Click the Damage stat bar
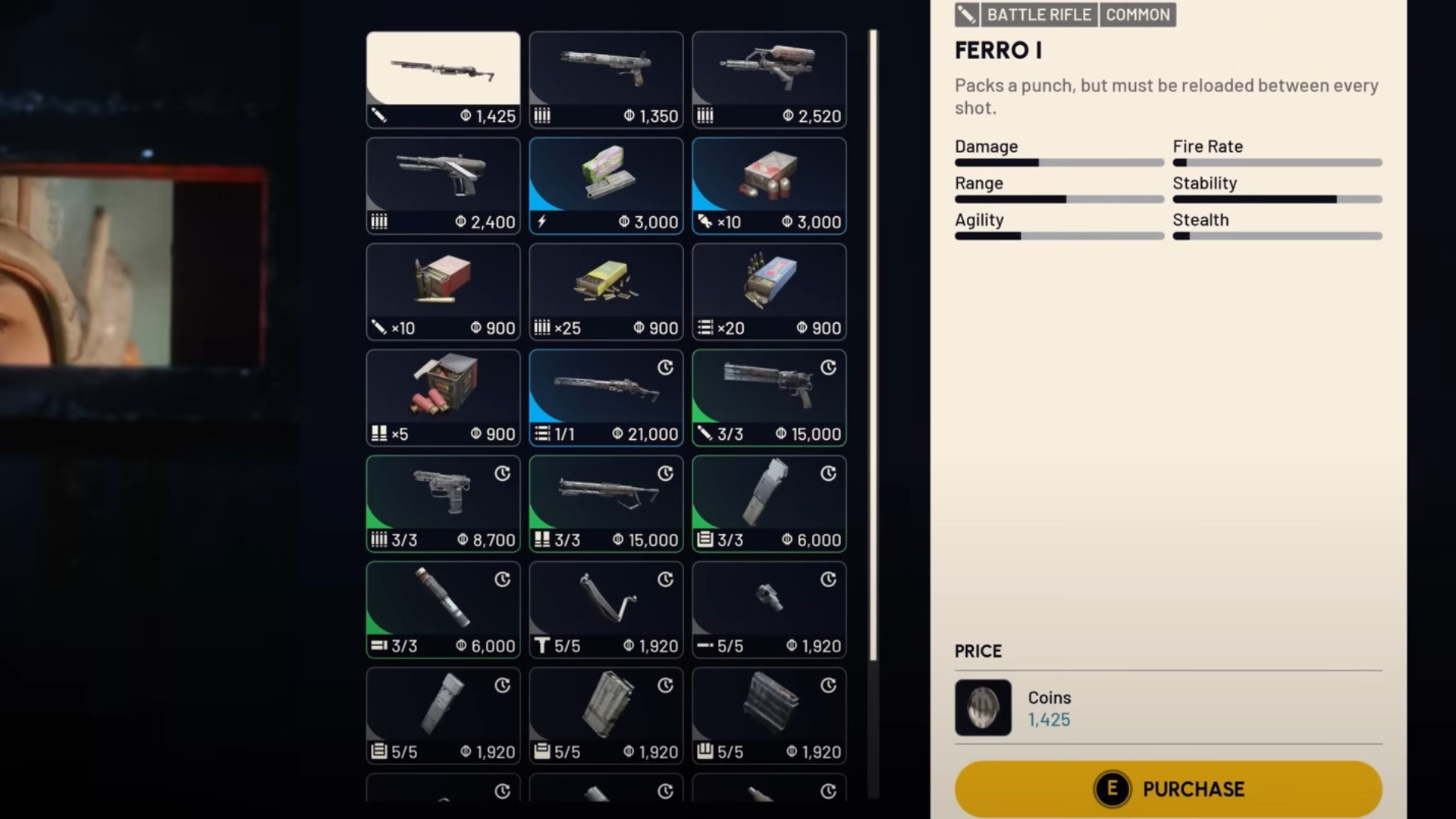The width and height of the screenshot is (1456, 819). point(1059,162)
